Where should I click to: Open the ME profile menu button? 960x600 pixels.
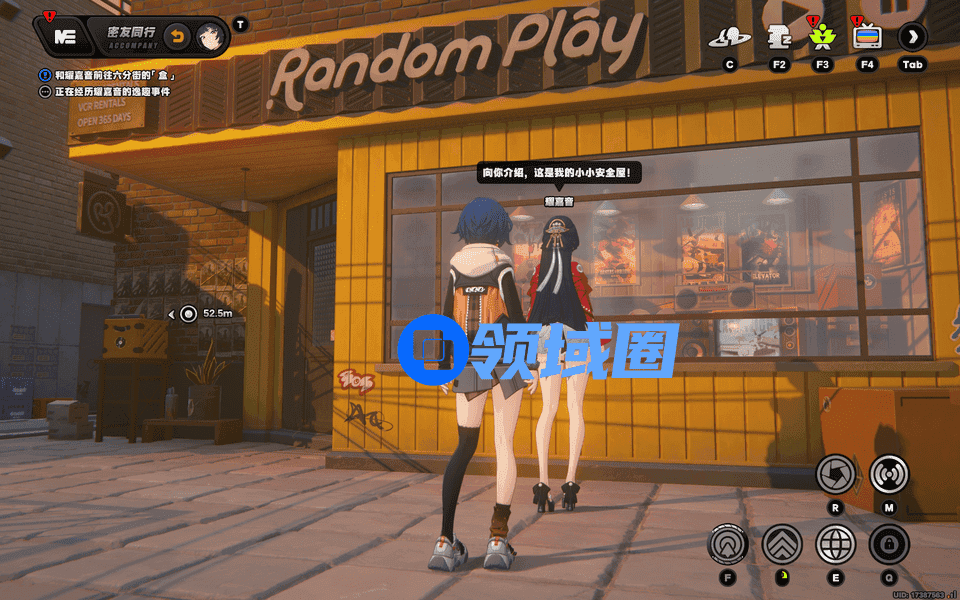coord(66,37)
